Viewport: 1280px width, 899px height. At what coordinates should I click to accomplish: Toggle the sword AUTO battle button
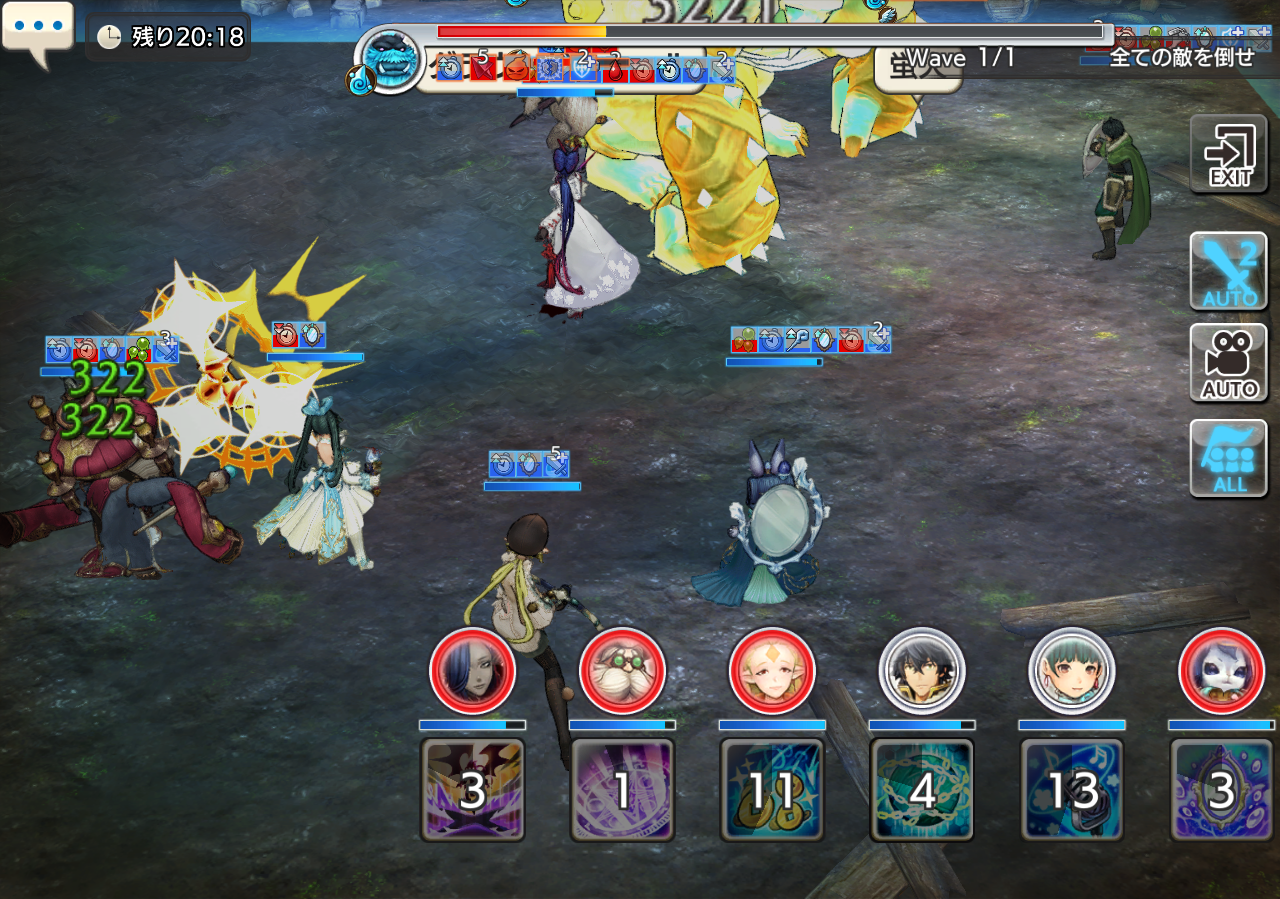point(1228,271)
